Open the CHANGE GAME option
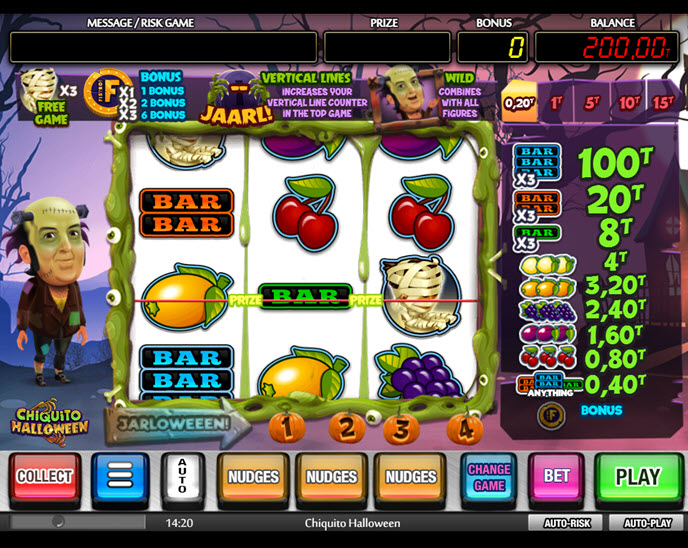This screenshot has height=548, width=688. [489, 477]
